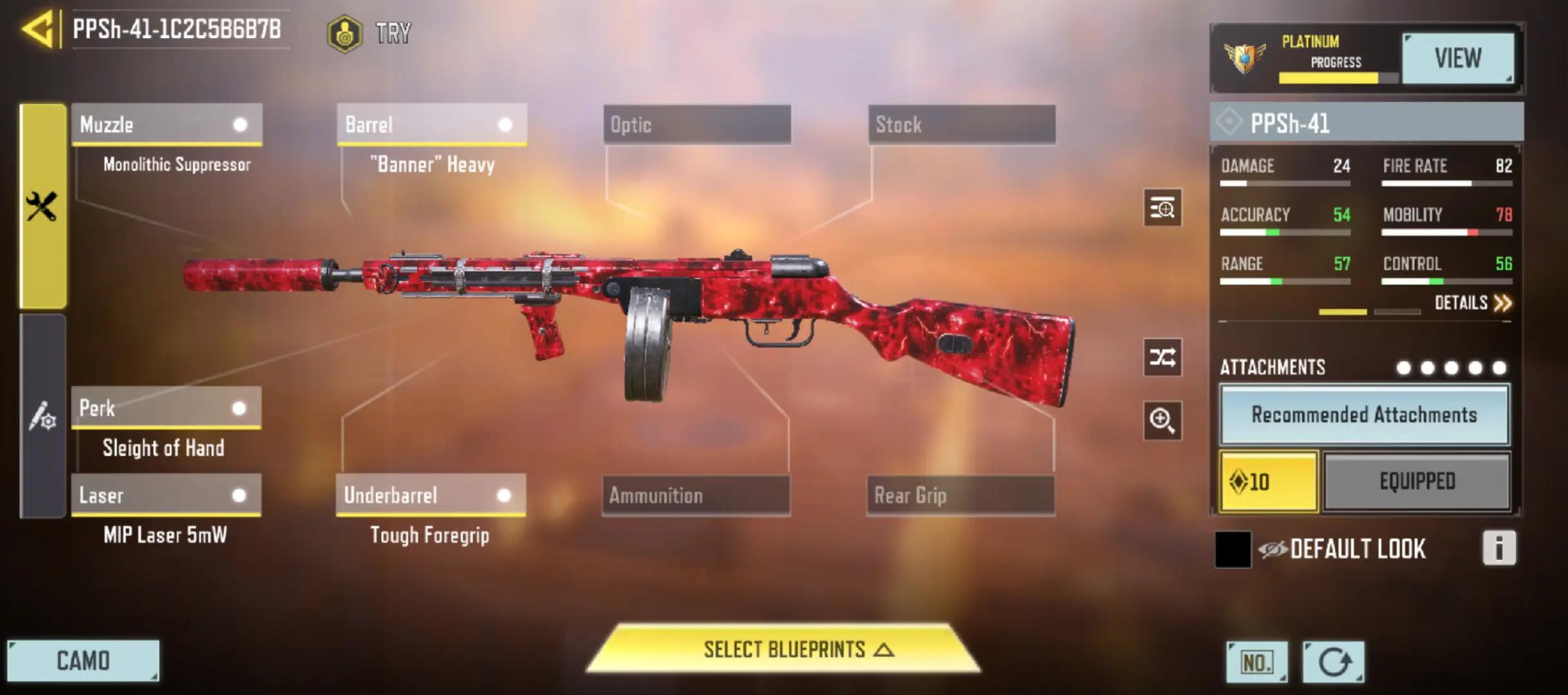Select the empty Ammunition slot
Viewport: 1568px width, 695px height.
click(696, 496)
